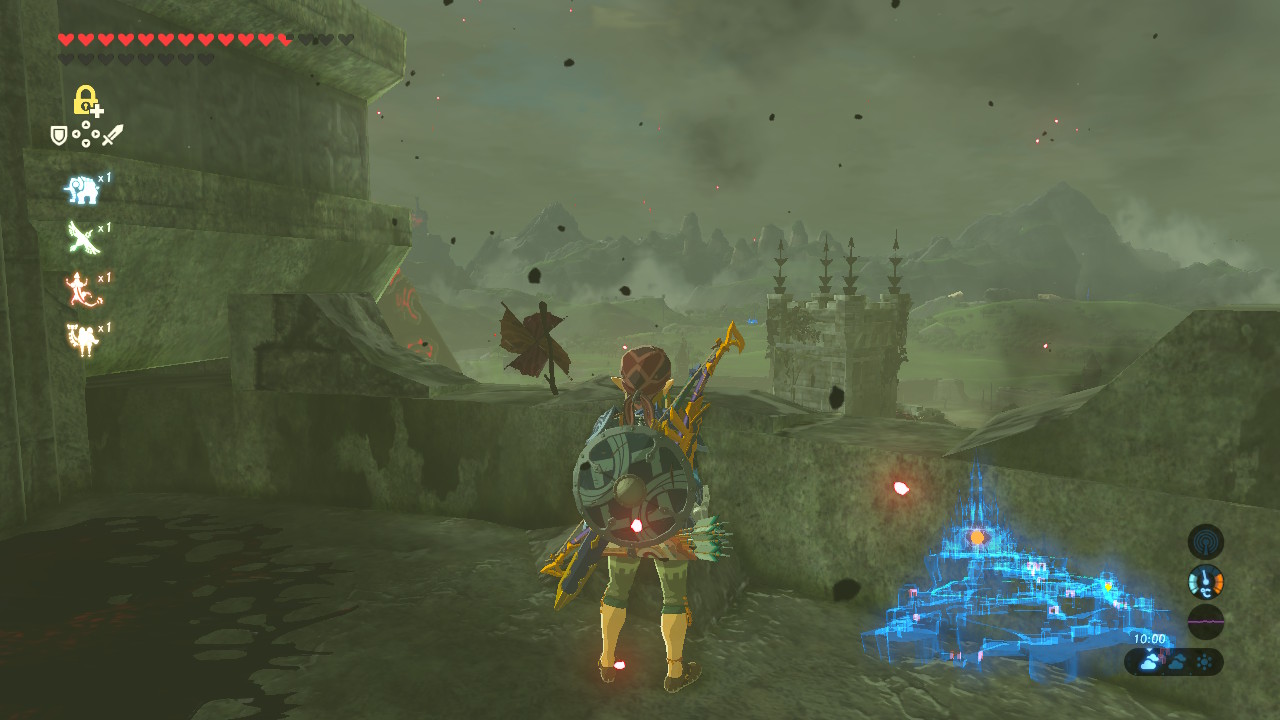Click the Sheikah Sensor antenna icon
Viewport: 1280px width, 720px height.
[1205, 542]
